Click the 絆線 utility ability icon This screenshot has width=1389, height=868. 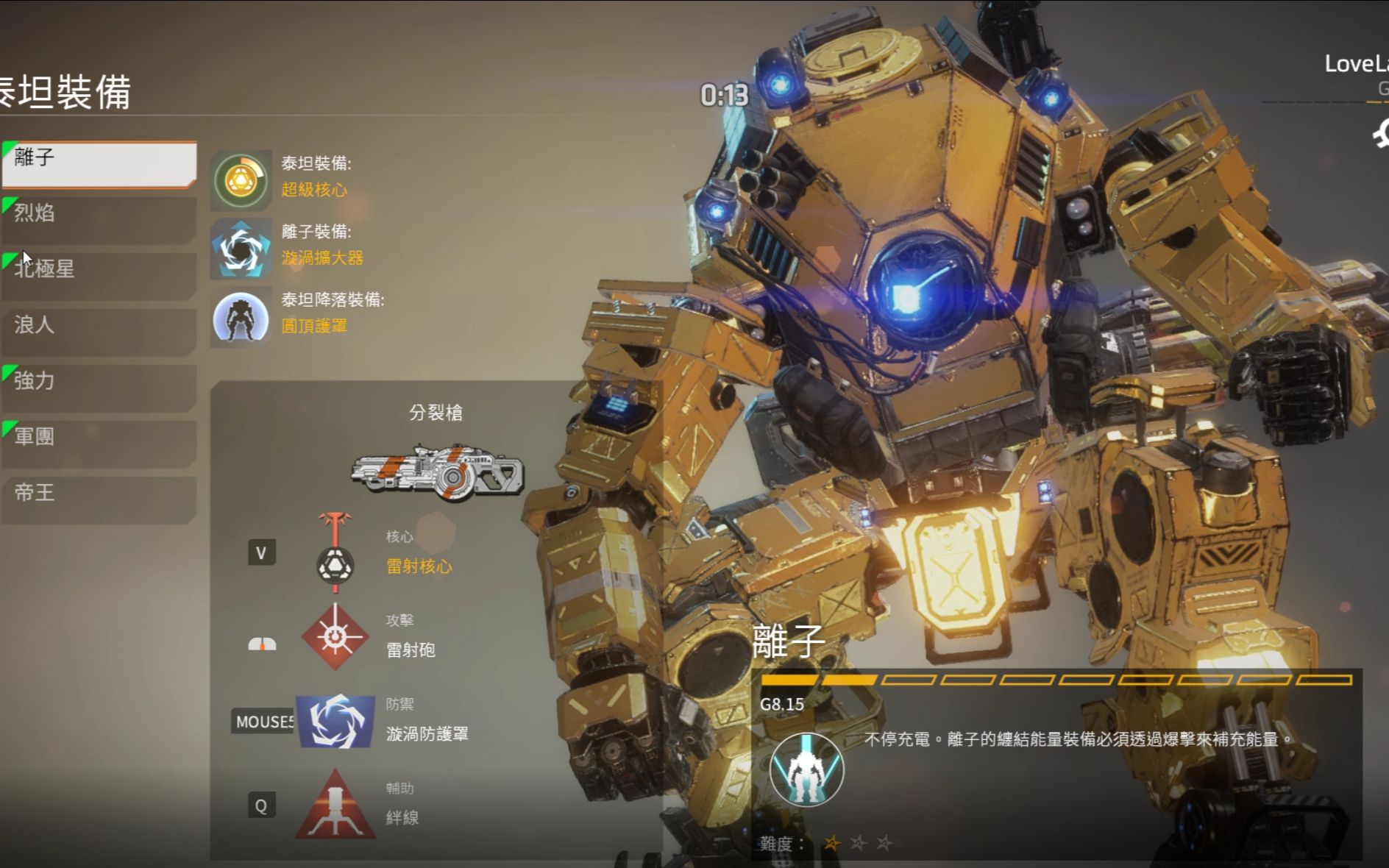pos(335,805)
